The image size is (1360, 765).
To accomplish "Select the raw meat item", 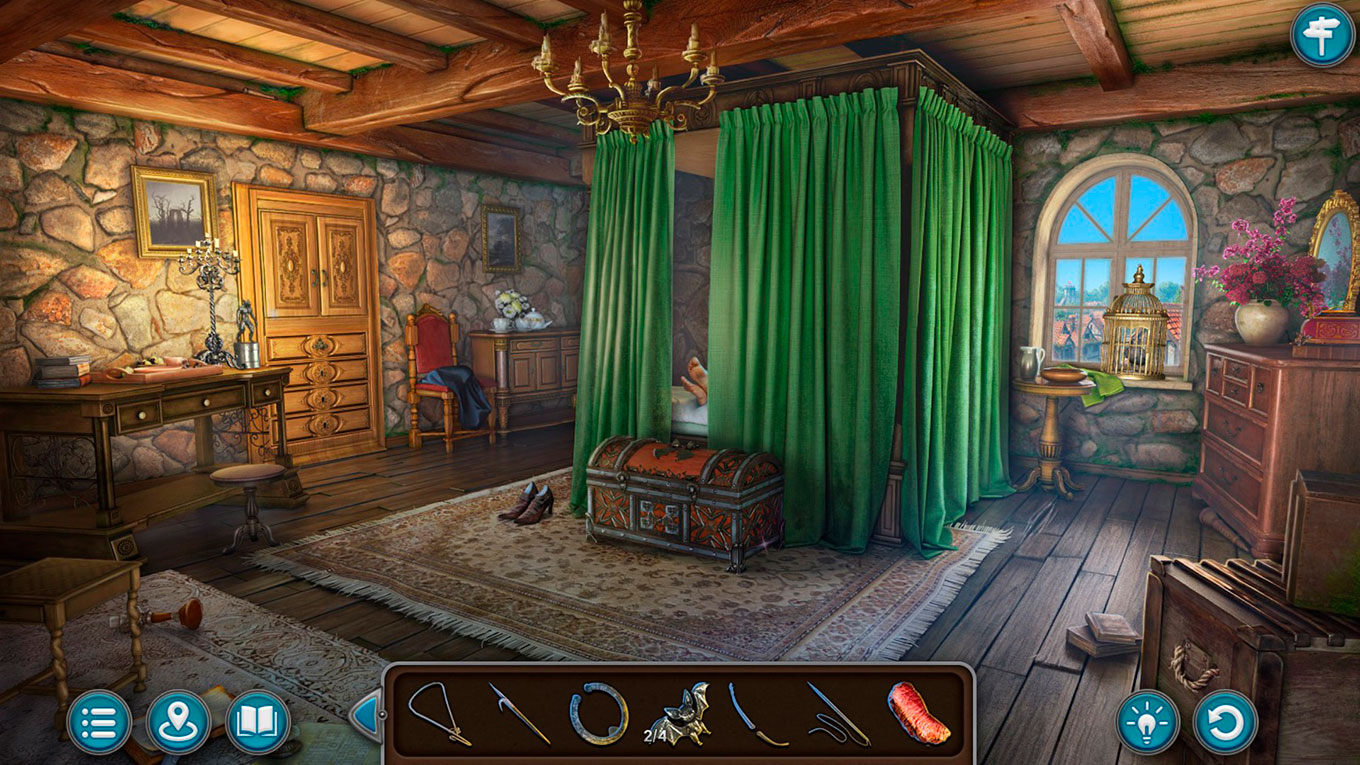I will pyautogui.click(x=918, y=713).
